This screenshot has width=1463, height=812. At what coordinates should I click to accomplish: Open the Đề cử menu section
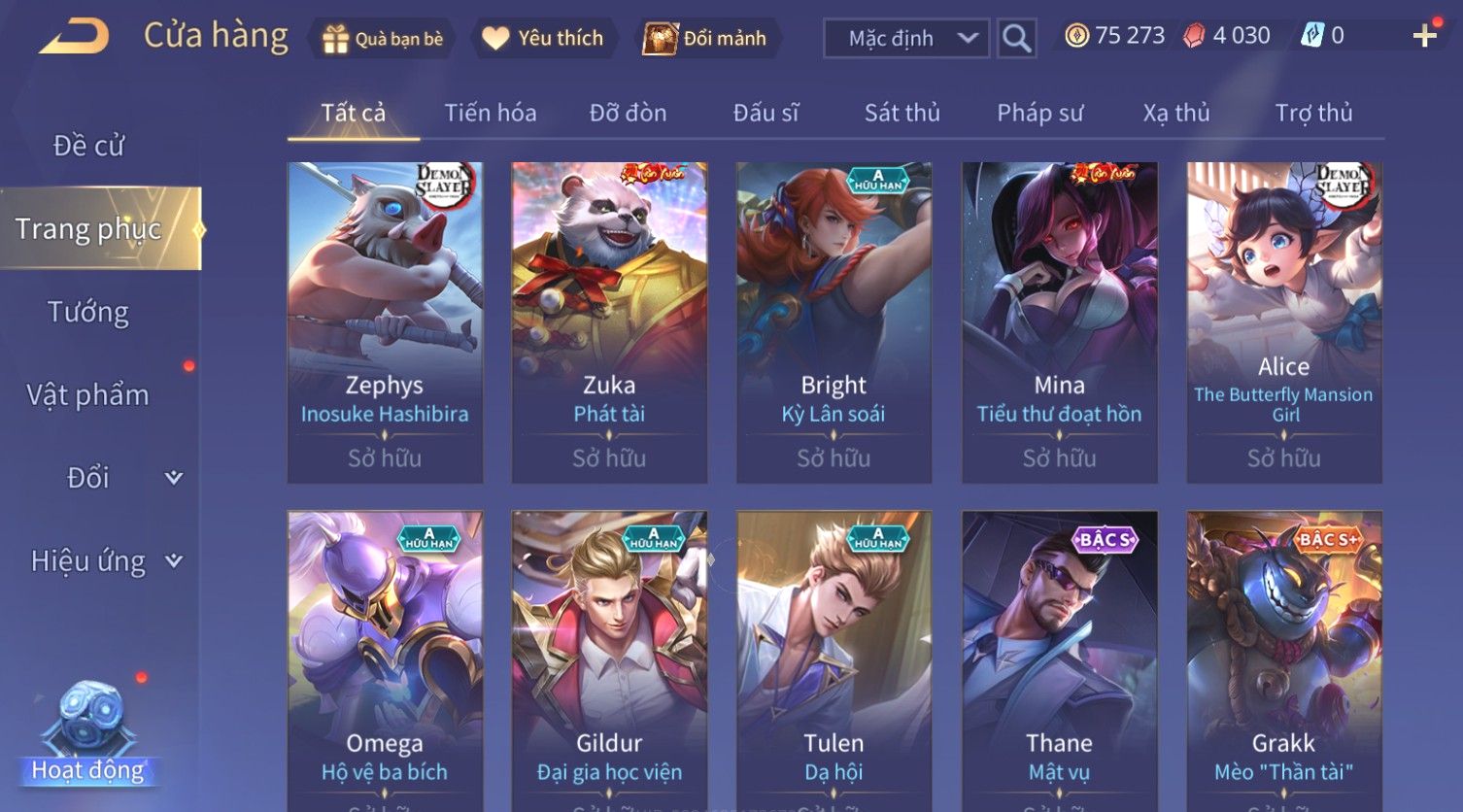pyautogui.click(x=88, y=146)
